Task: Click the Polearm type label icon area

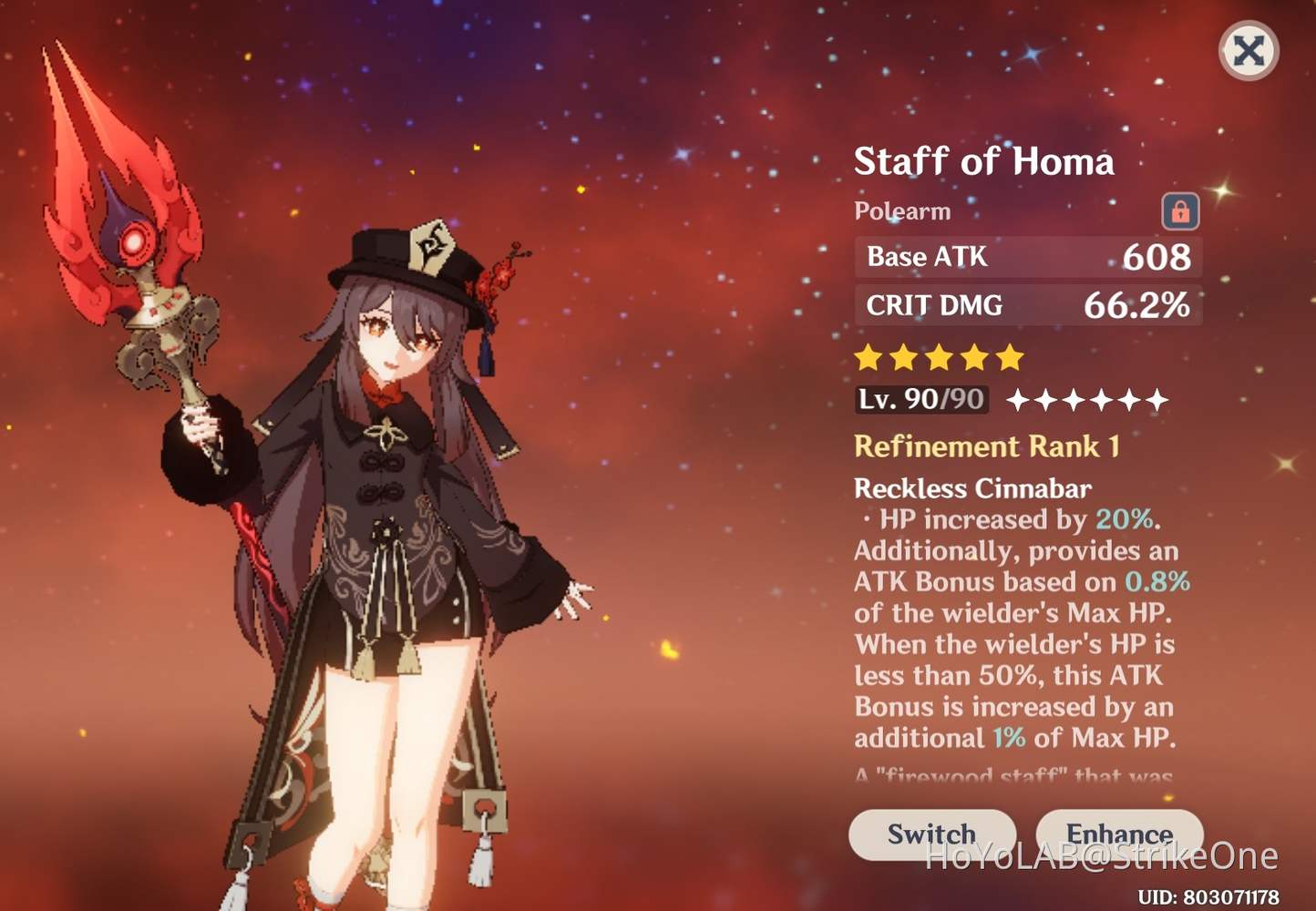Action: 901,210
